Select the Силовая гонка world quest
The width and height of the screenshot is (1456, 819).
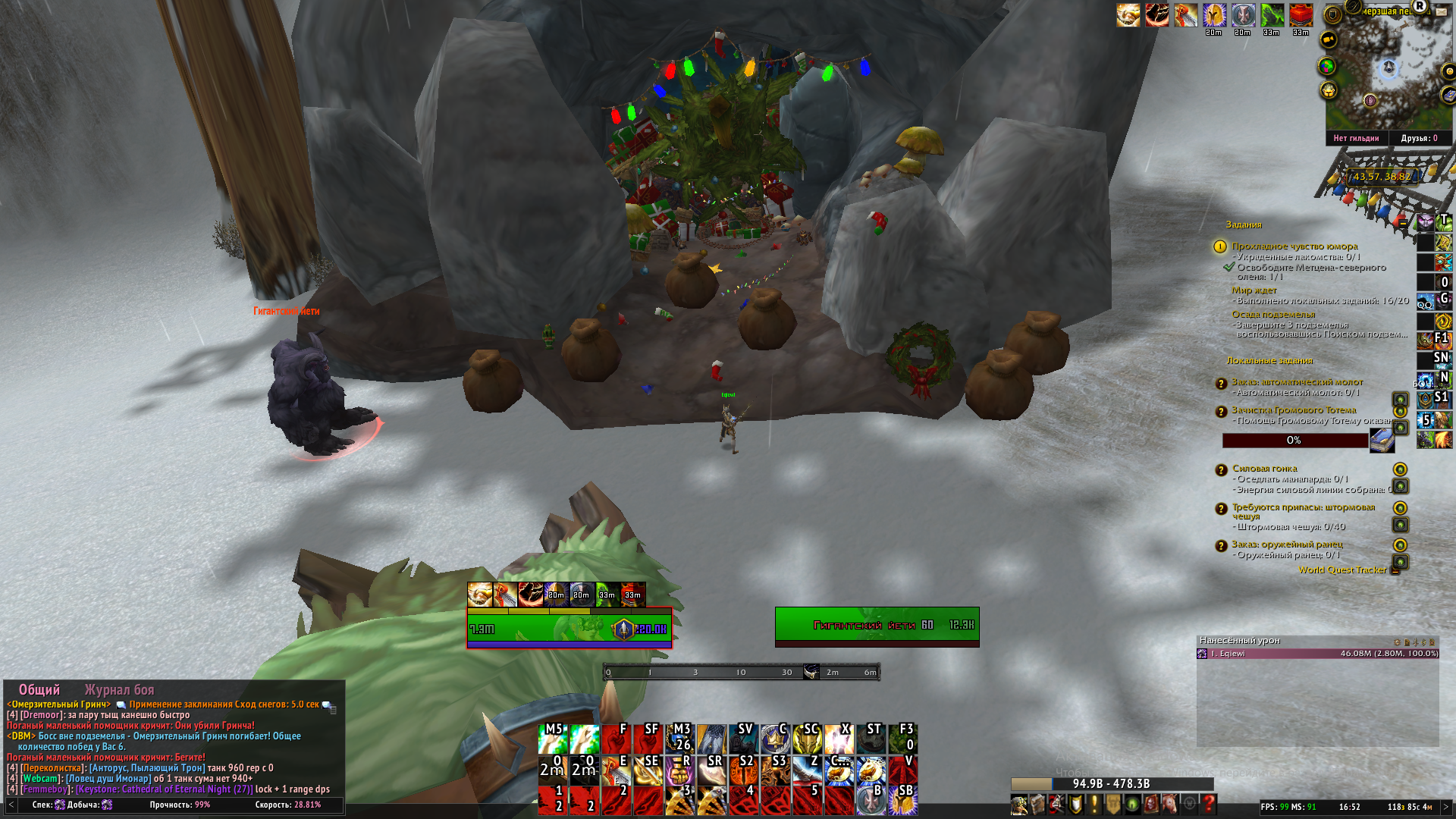(x=1264, y=469)
